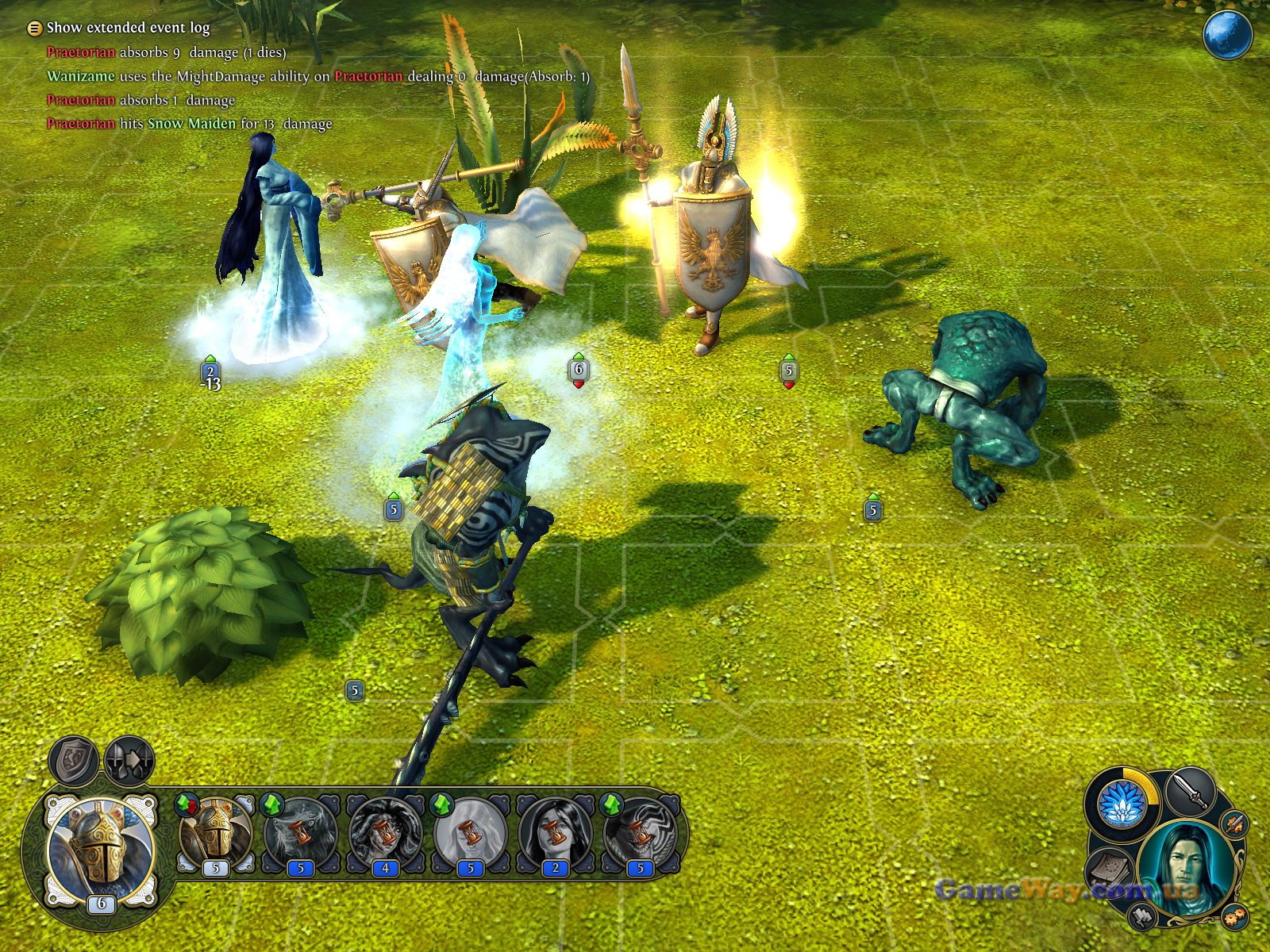This screenshot has width=1270, height=952.
Task: Activate the blue lotus racial ability
Action: 1122,803
